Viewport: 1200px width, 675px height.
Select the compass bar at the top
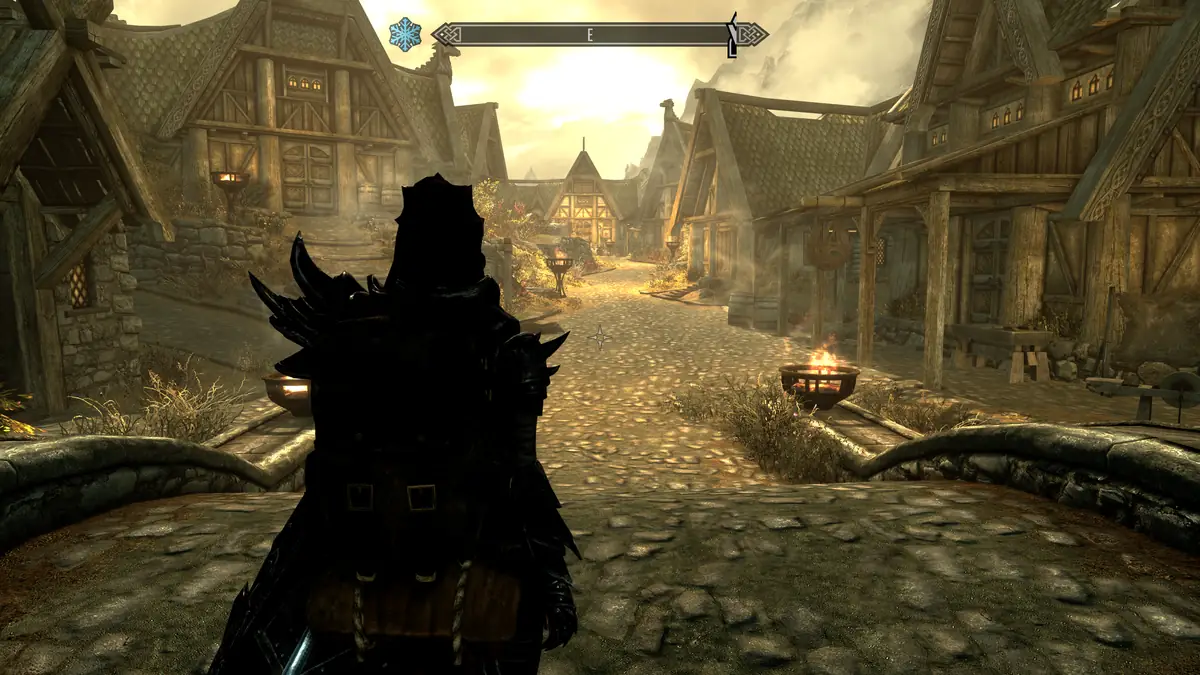click(598, 35)
